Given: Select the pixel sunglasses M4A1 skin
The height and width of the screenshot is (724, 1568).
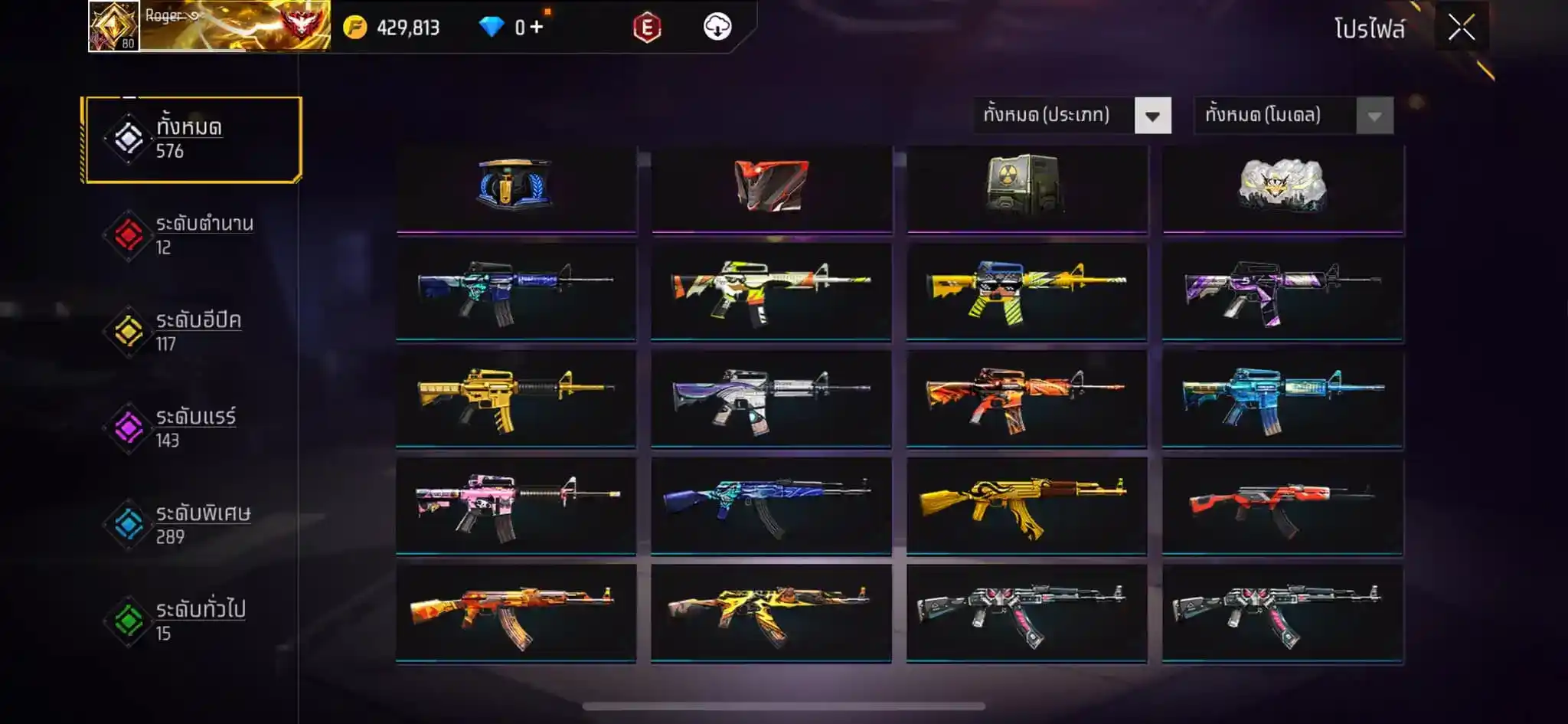Looking at the screenshot, I should 1026,292.
